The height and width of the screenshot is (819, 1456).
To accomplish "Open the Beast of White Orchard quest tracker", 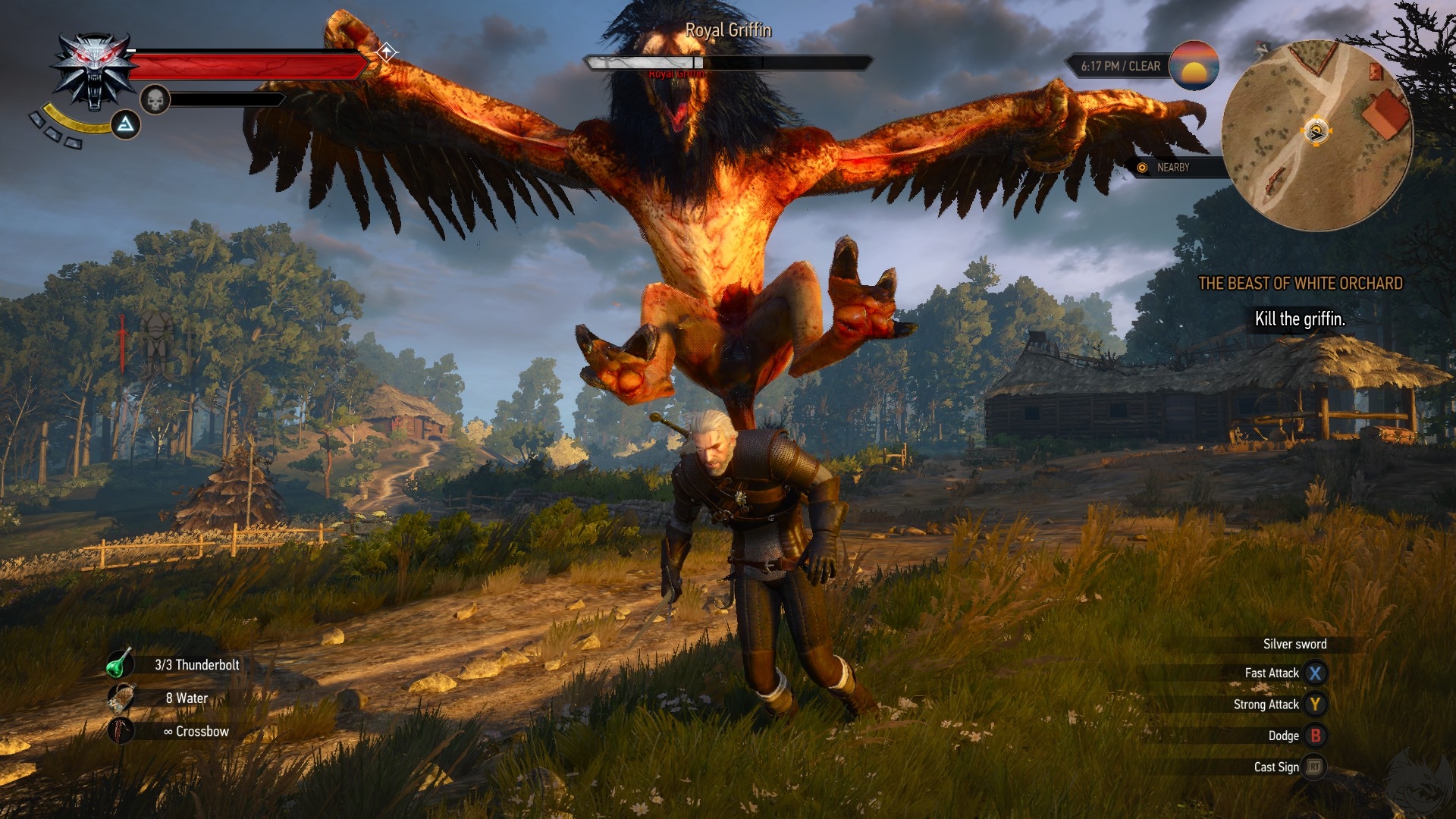I will pyautogui.click(x=1300, y=284).
